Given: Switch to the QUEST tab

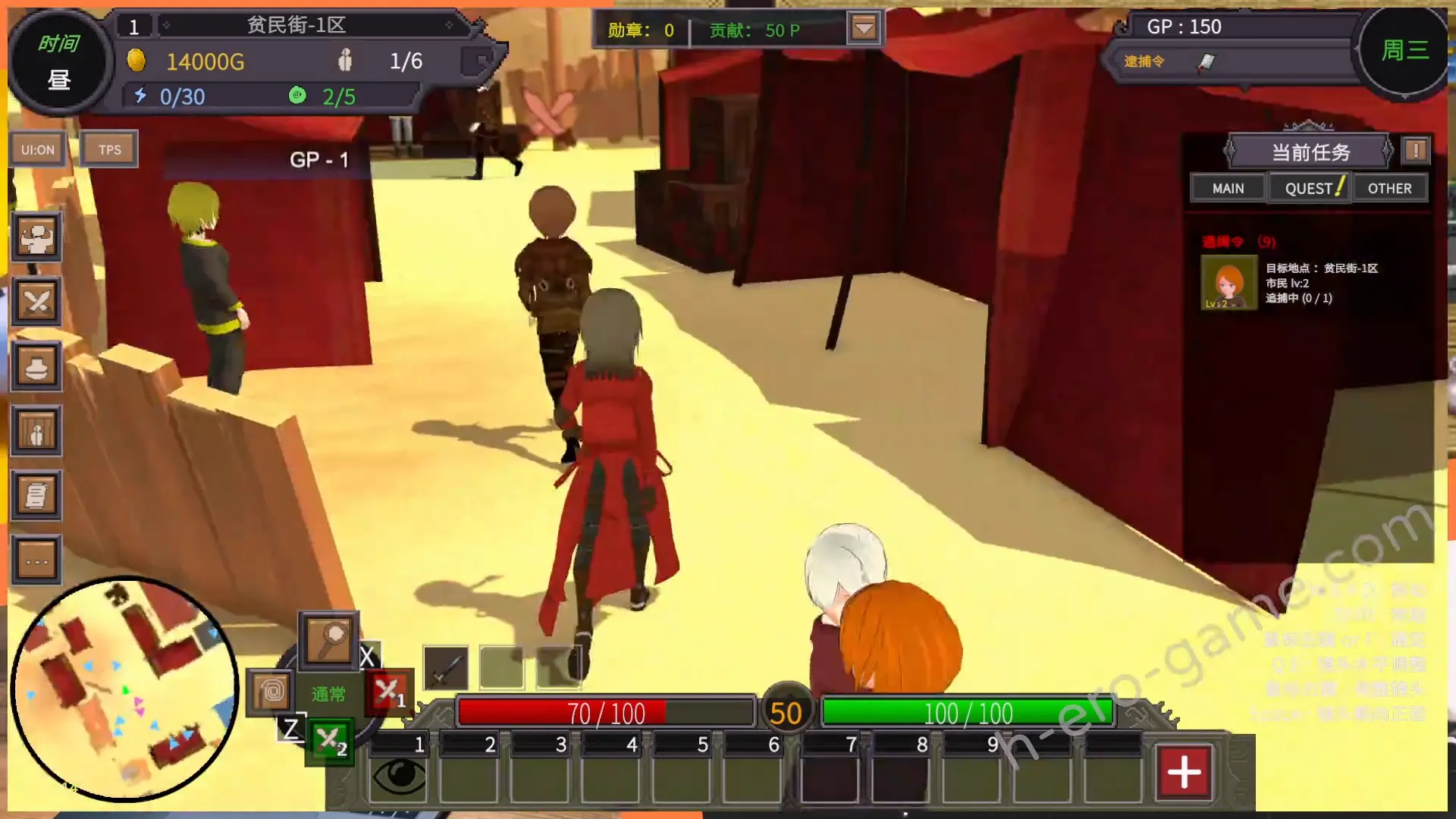Looking at the screenshot, I should pyautogui.click(x=1310, y=188).
